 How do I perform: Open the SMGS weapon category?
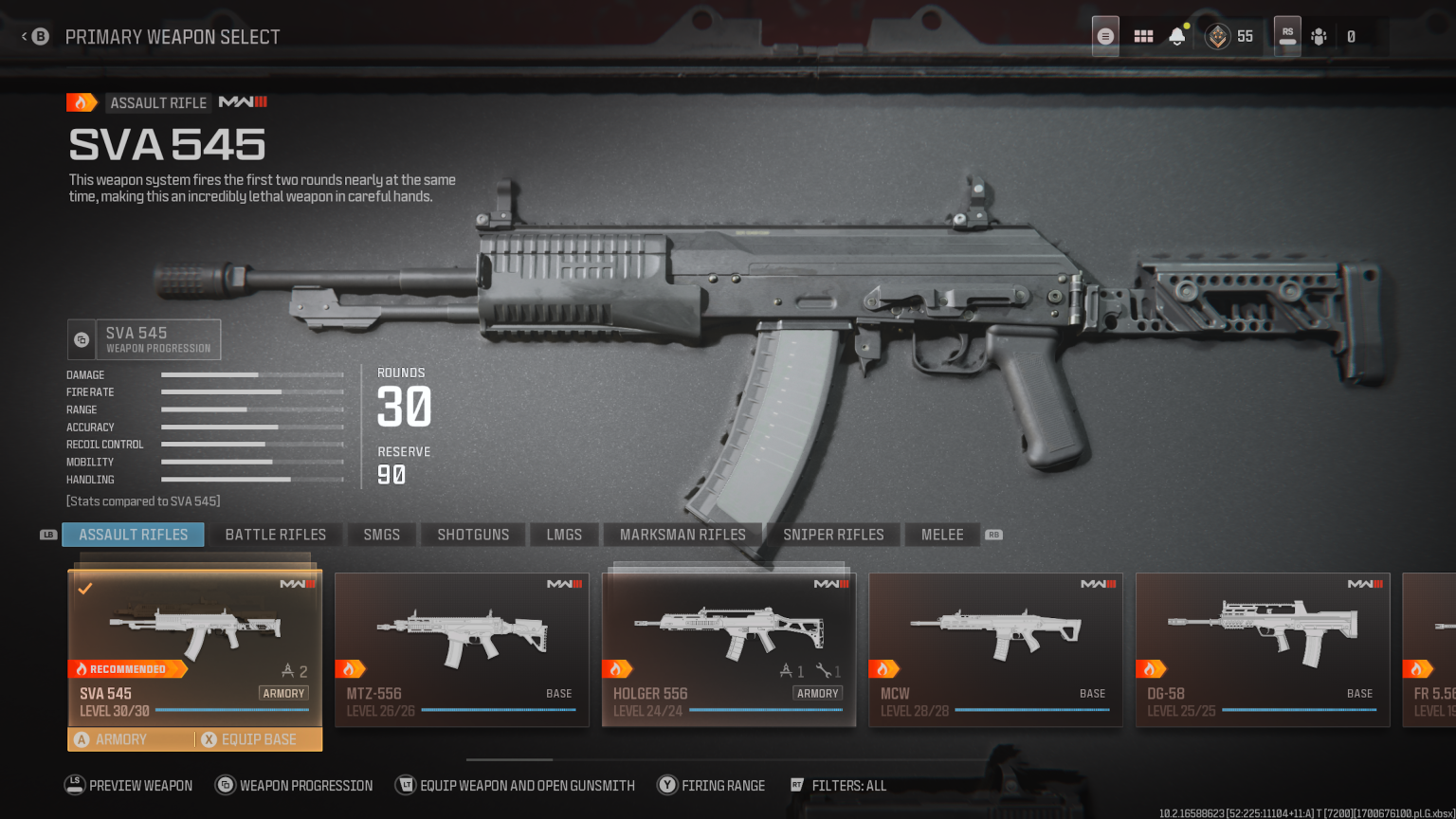click(381, 534)
